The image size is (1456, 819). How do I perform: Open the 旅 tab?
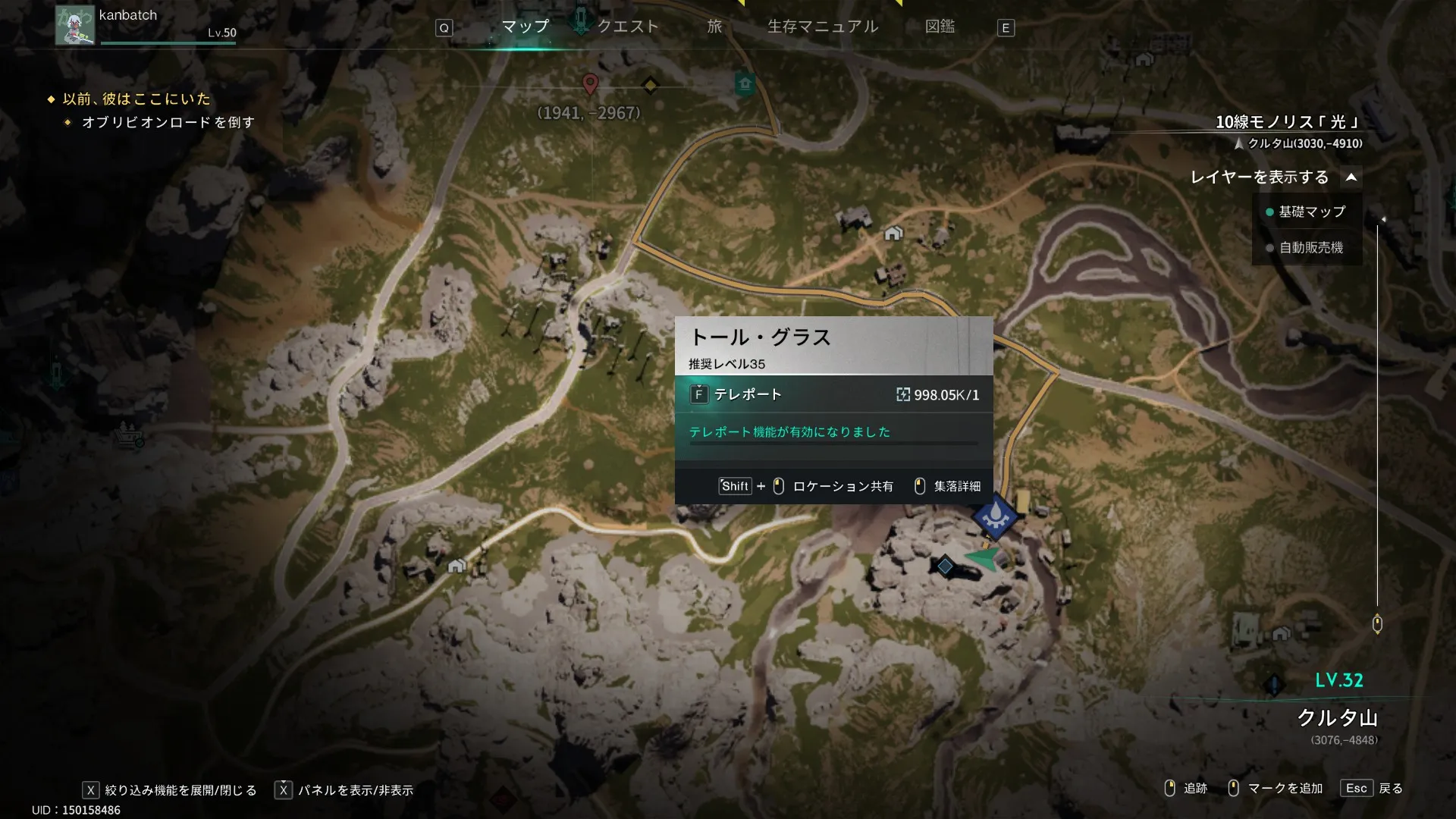(x=714, y=27)
